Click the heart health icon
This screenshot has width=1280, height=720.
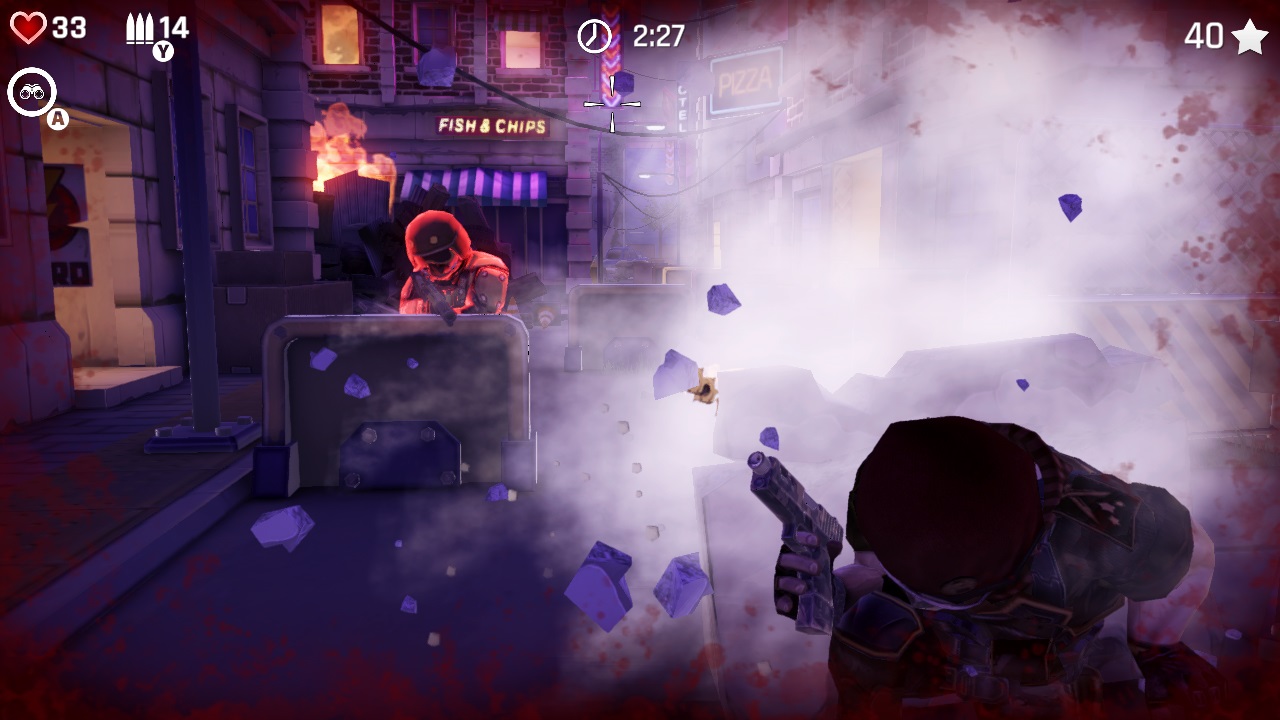point(28,28)
